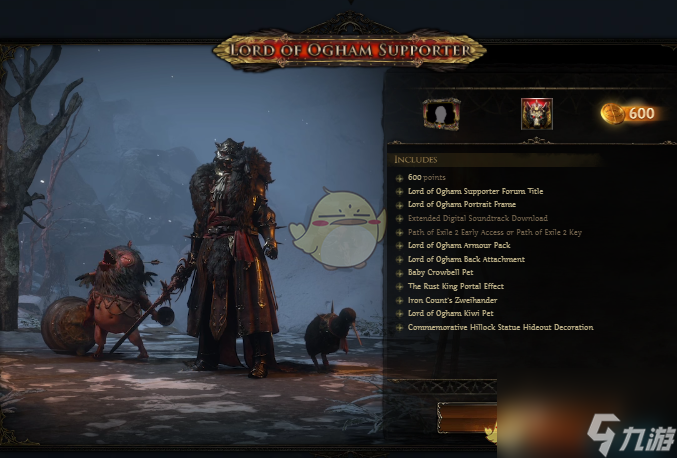This screenshot has width=677, height=458.
Task: Preview Lord of Ogham Back Attachment
Action: [466, 259]
